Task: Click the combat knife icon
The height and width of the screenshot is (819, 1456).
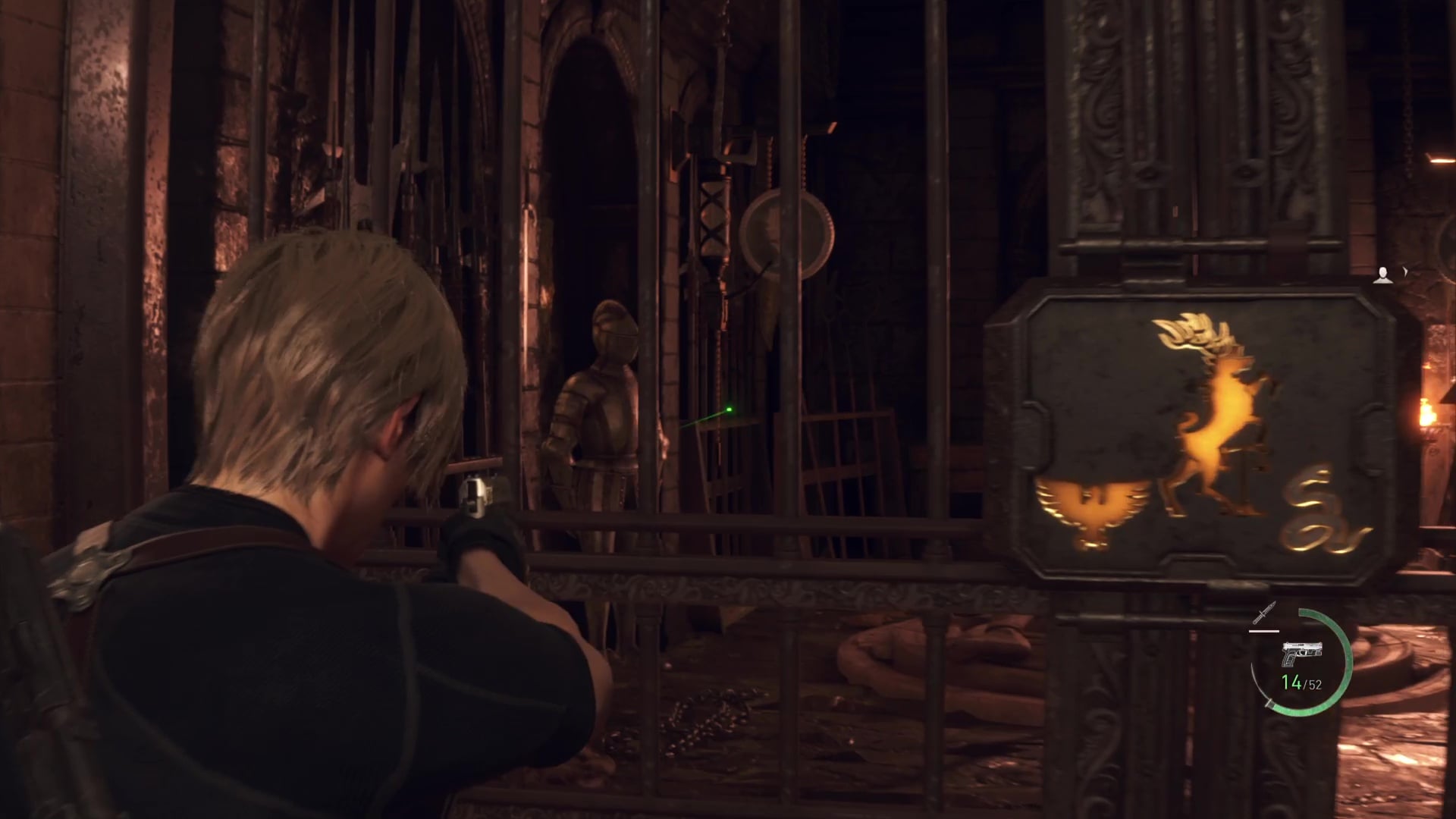Action: pyautogui.click(x=1264, y=614)
